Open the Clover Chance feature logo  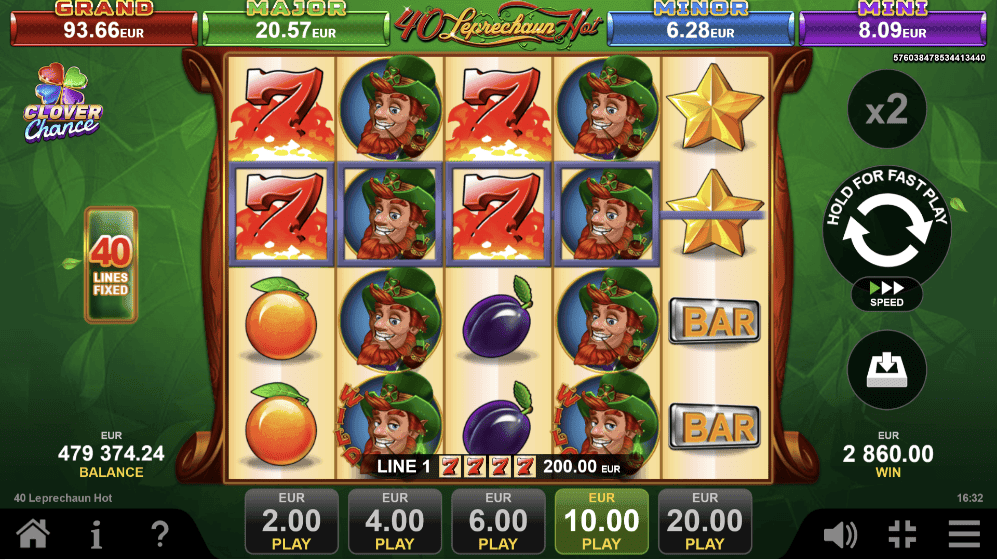pos(62,103)
